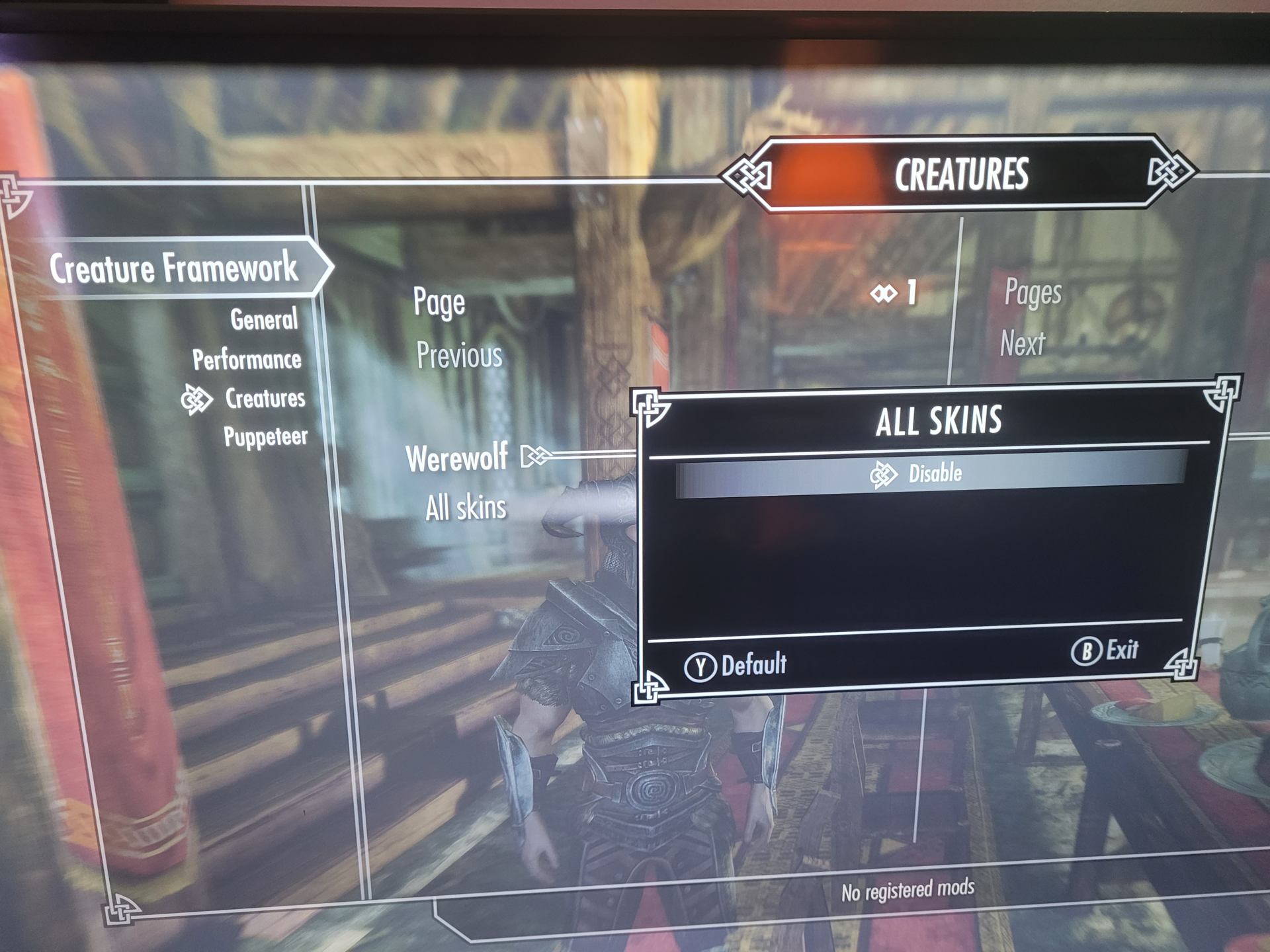Go to the Puppeteer page
Viewport: 1270px width, 952px height.
265,436
